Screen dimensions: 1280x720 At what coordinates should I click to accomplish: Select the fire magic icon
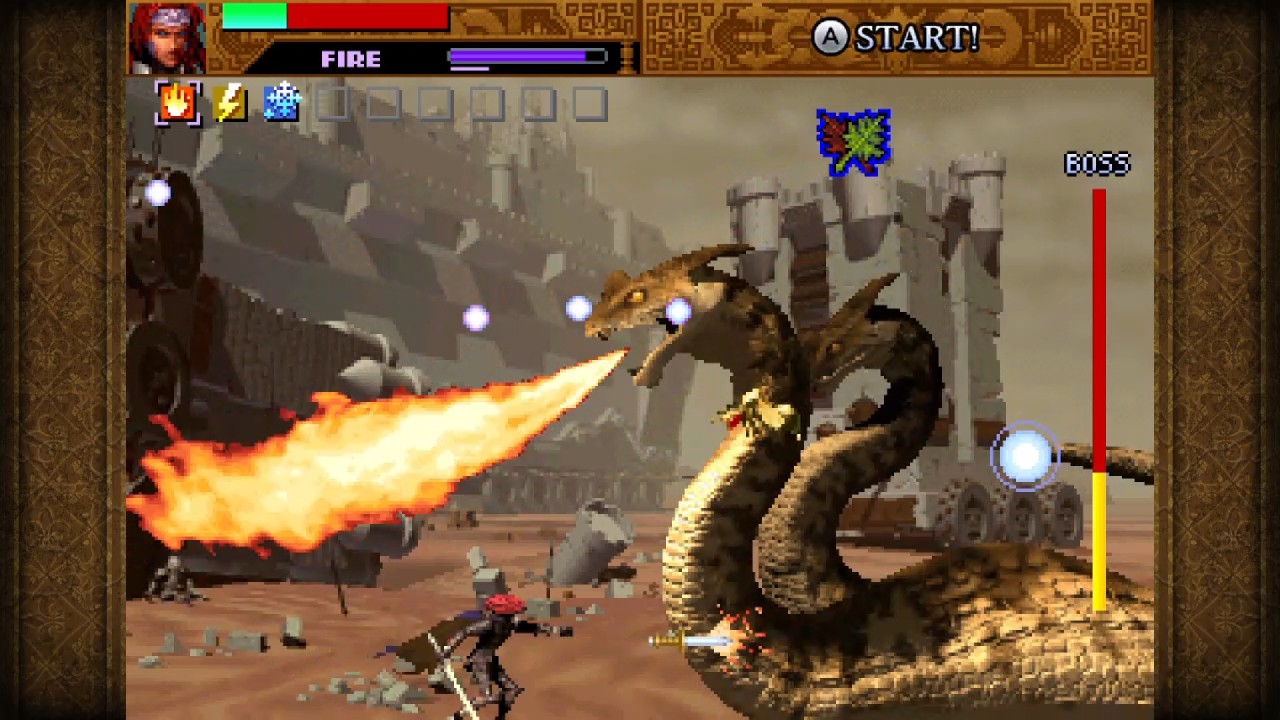(x=178, y=103)
